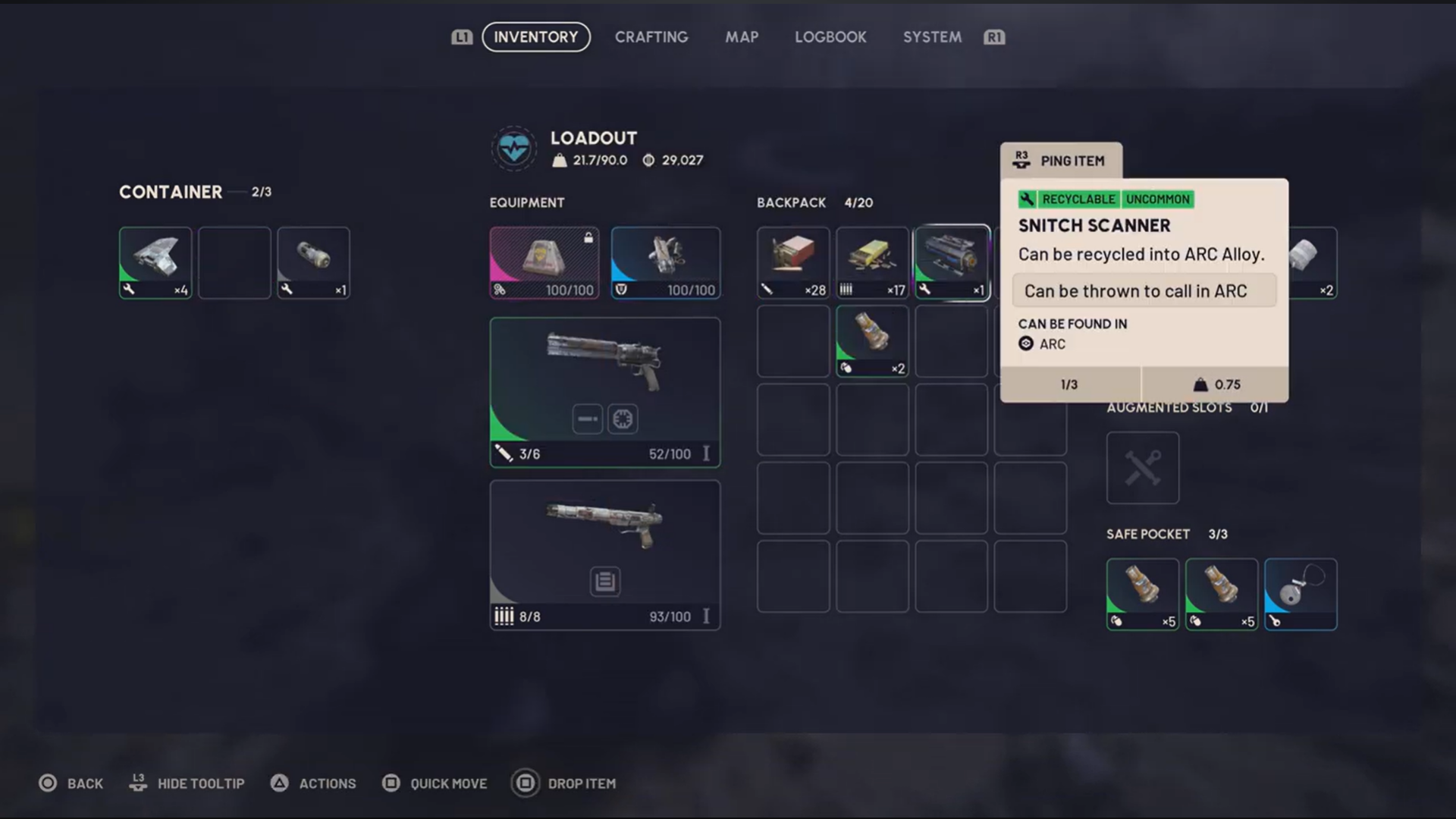Select the secondary weapon with 8/8 ammo
This screenshot has width=1456, height=819.
pyautogui.click(x=604, y=554)
